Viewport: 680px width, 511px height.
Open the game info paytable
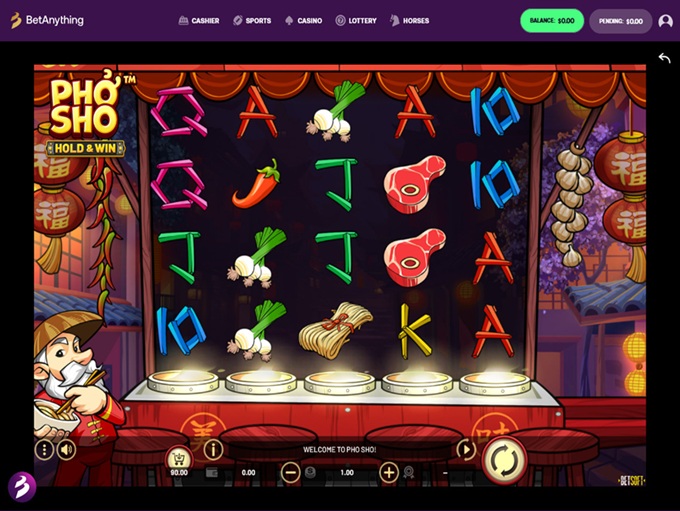[x=213, y=450]
